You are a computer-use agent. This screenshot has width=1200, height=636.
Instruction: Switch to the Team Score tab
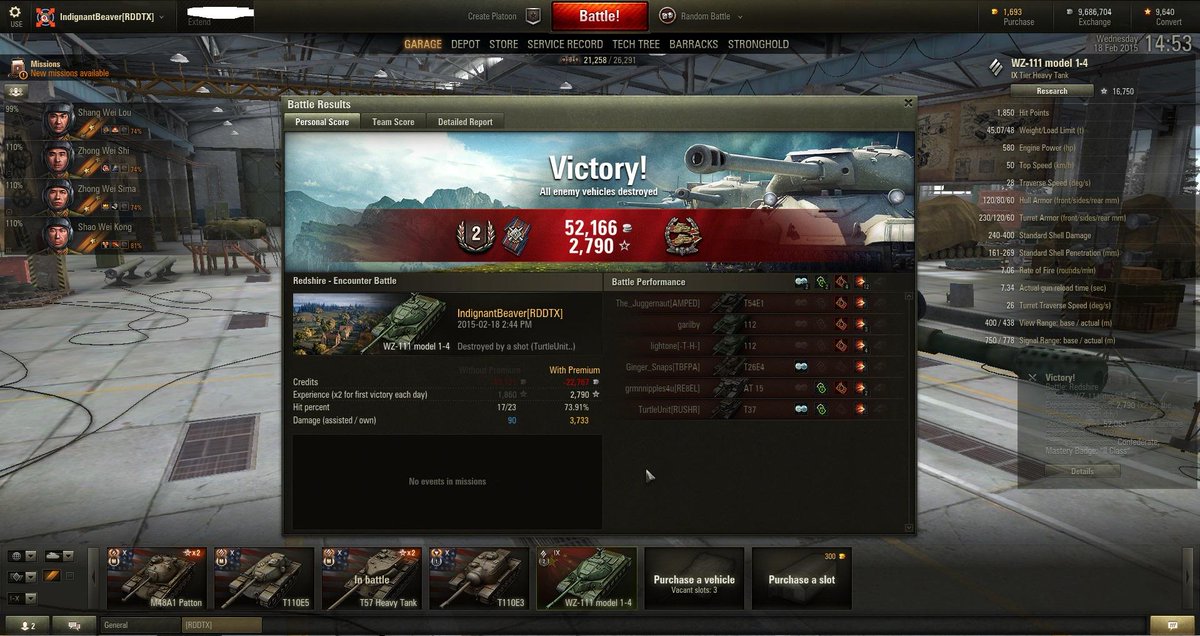393,122
